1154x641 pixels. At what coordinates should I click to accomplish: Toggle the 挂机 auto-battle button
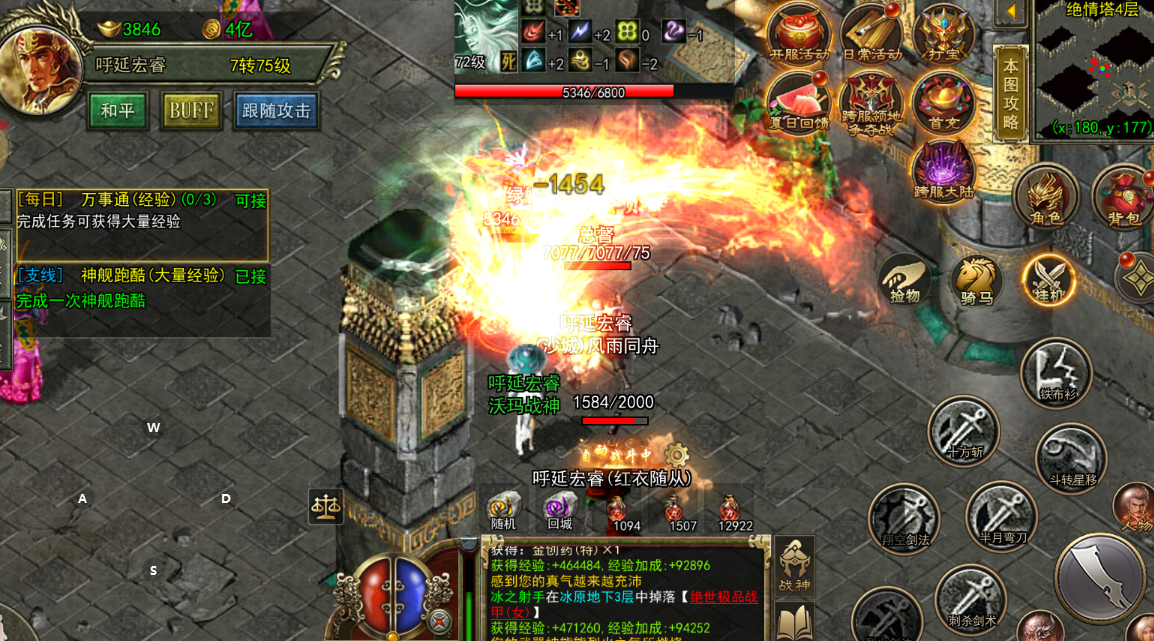pyautogui.click(x=1048, y=279)
